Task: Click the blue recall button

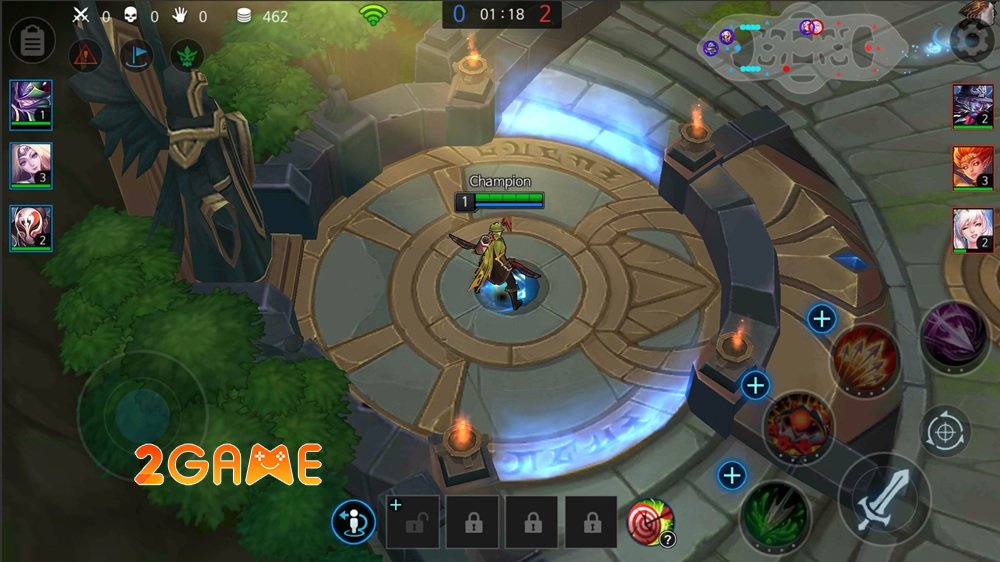Action: pyautogui.click(x=353, y=521)
